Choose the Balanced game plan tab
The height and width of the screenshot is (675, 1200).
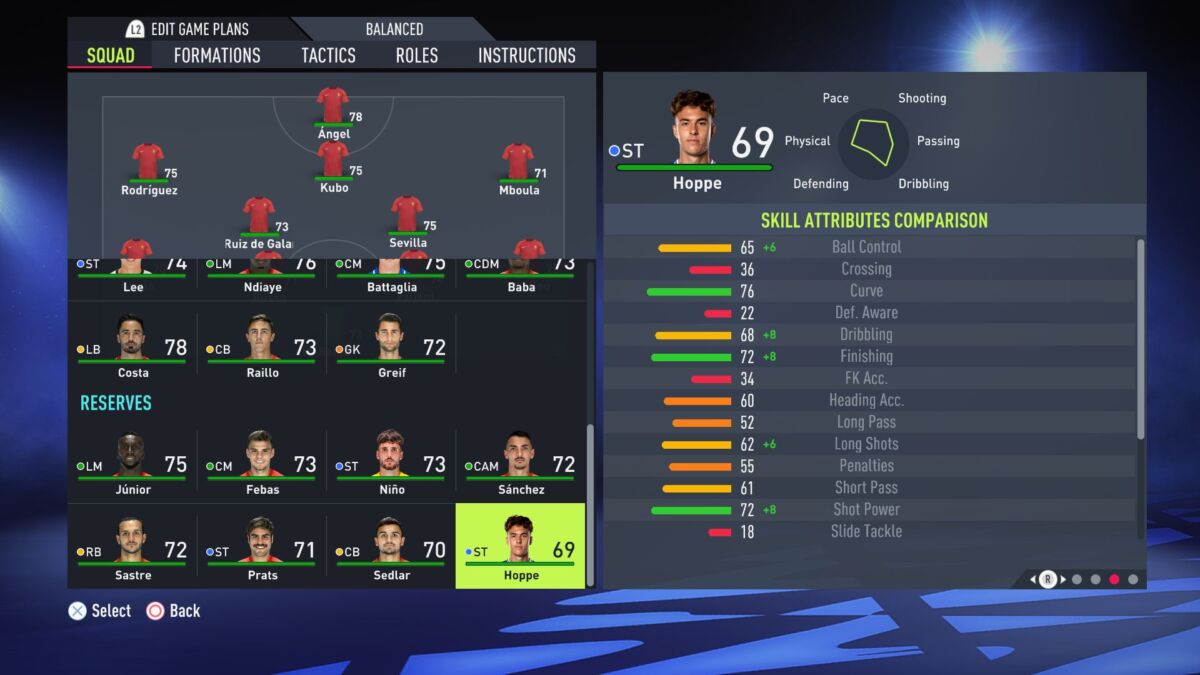click(x=394, y=29)
